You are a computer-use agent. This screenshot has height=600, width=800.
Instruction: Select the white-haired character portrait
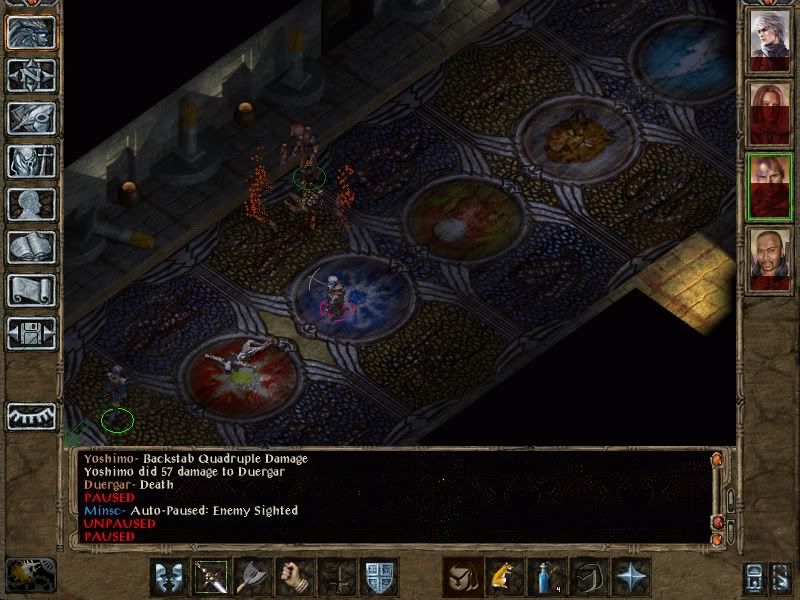pos(770,40)
